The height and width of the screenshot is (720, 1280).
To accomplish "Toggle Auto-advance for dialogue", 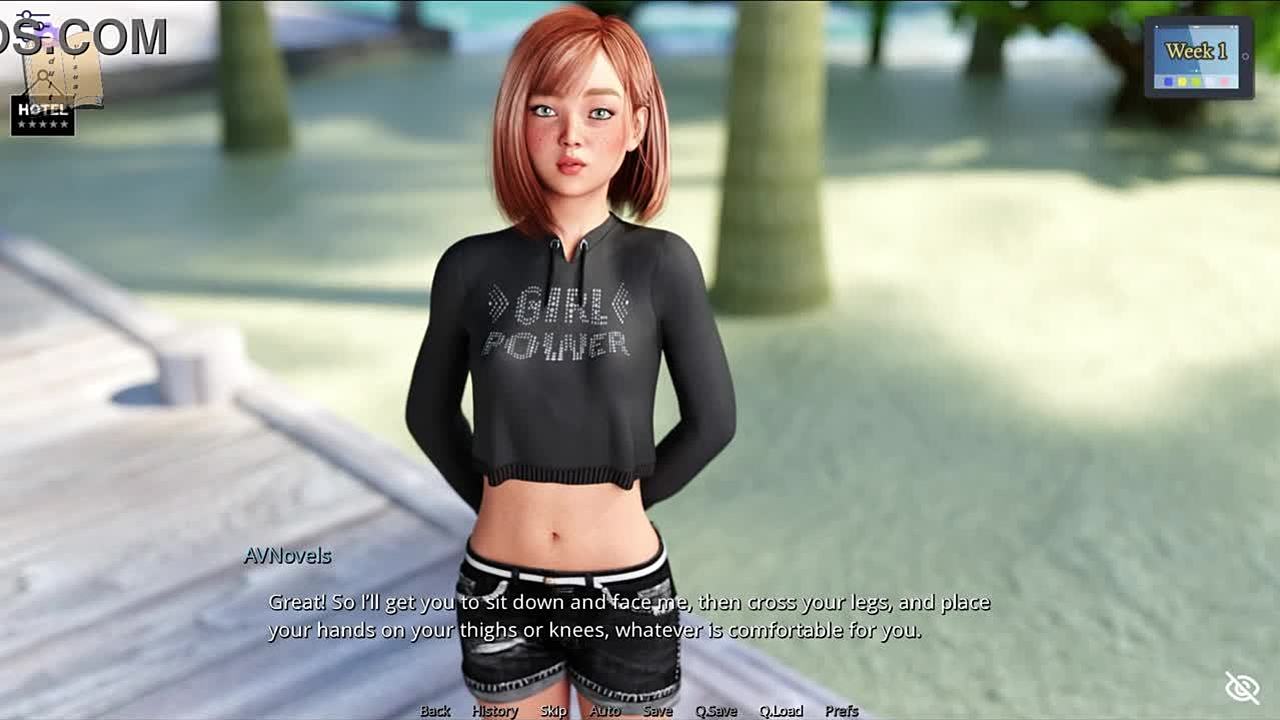I will (605, 711).
